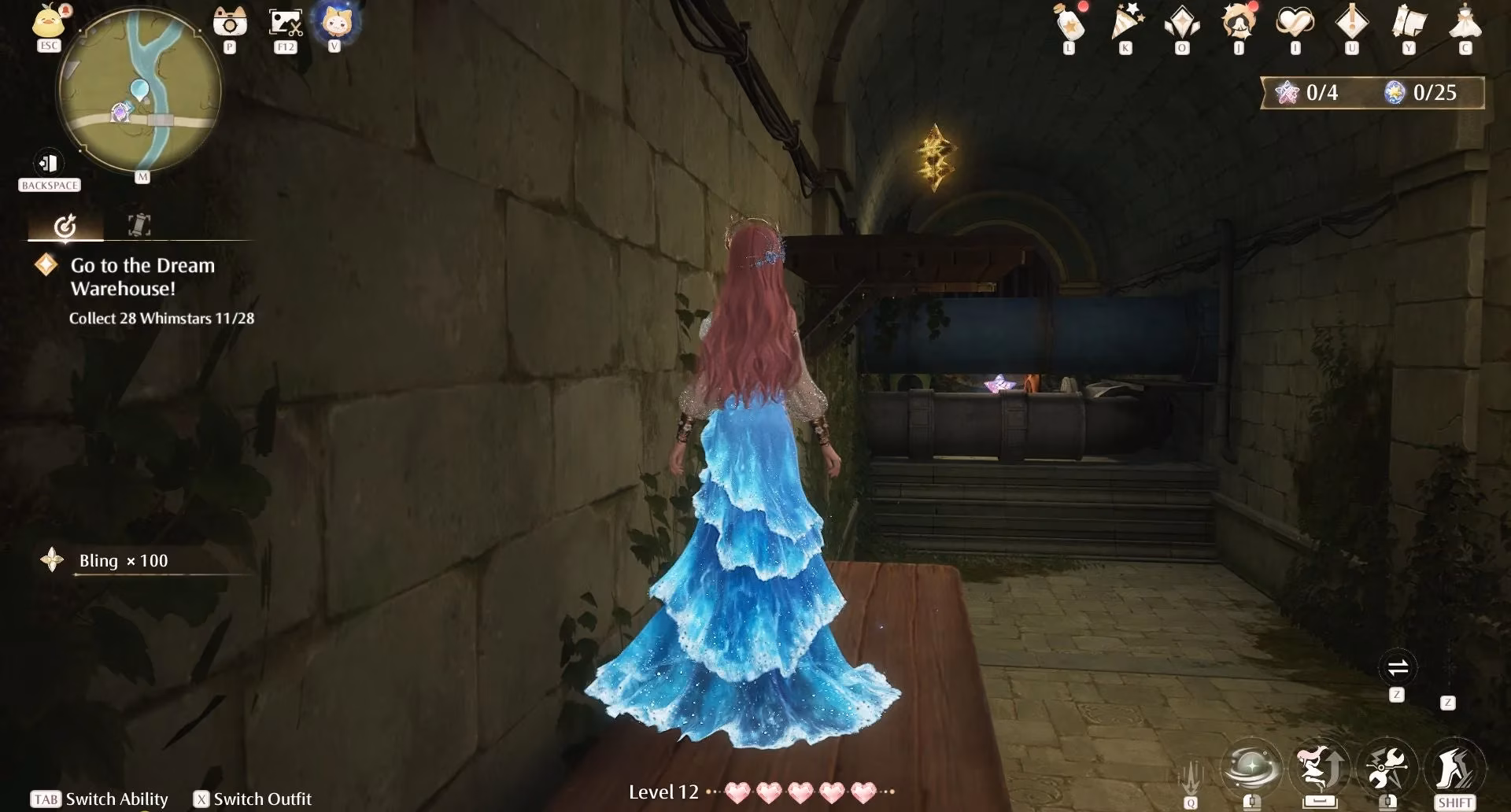Open the flag quest journal with Y

(x=1409, y=24)
